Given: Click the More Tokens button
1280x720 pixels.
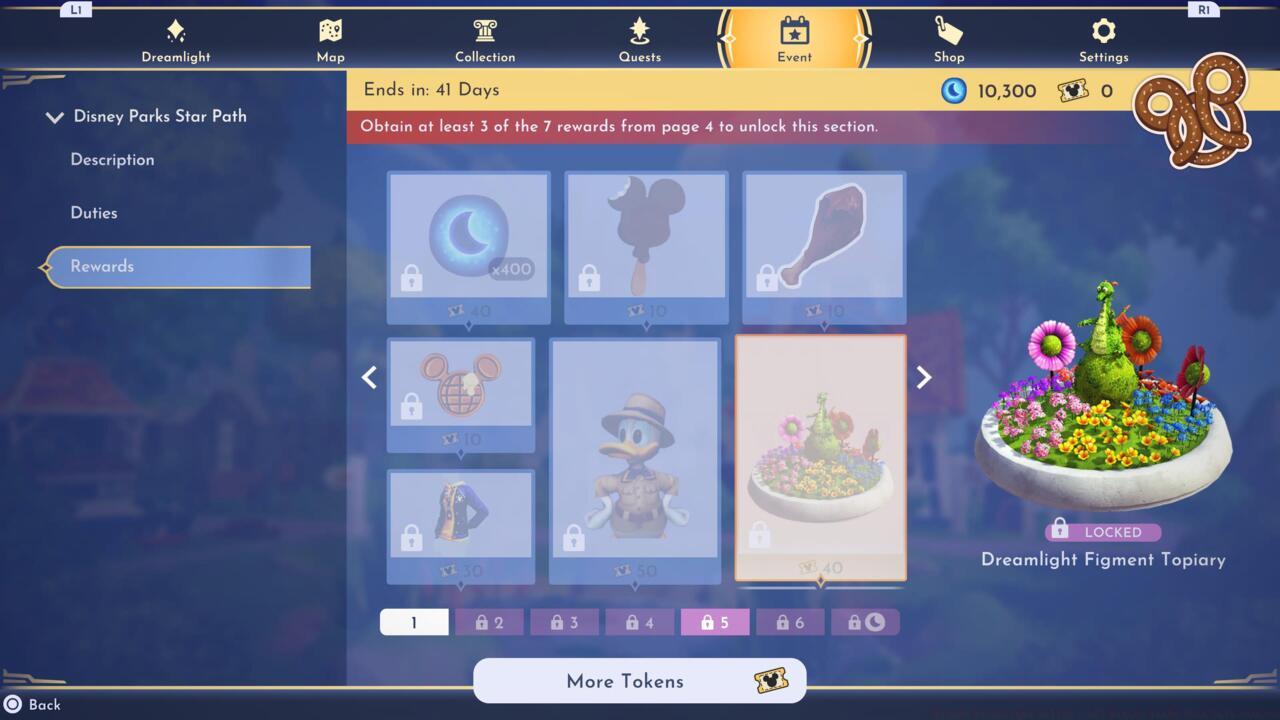Looking at the screenshot, I should 639,681.
